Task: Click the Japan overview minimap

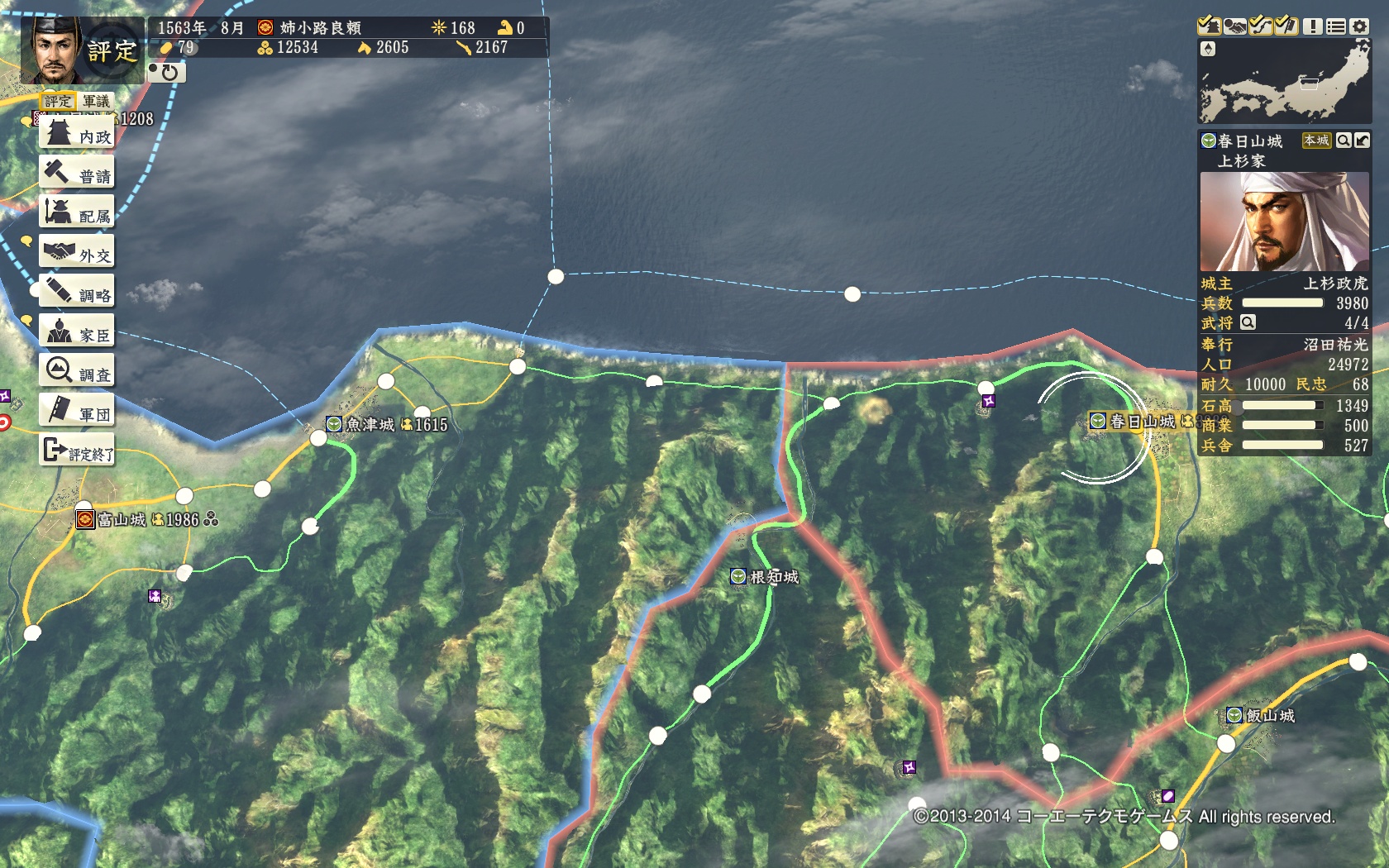Action: [1284, 82]
